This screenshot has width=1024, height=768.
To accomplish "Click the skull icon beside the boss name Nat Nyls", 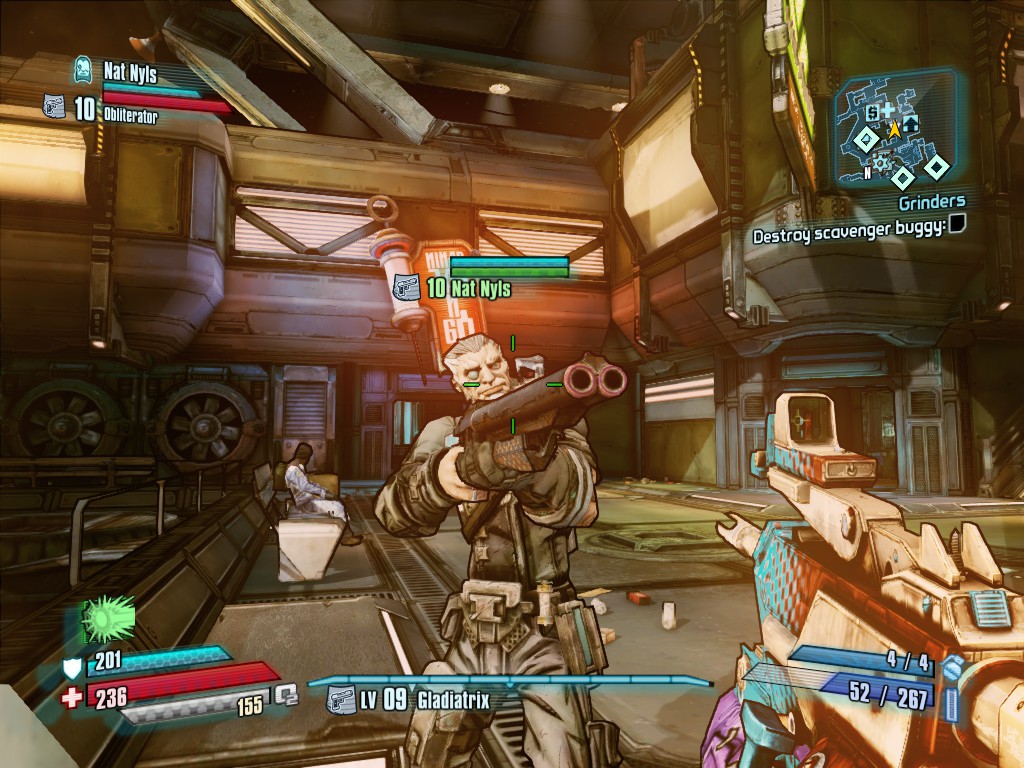I will [85, 70].
